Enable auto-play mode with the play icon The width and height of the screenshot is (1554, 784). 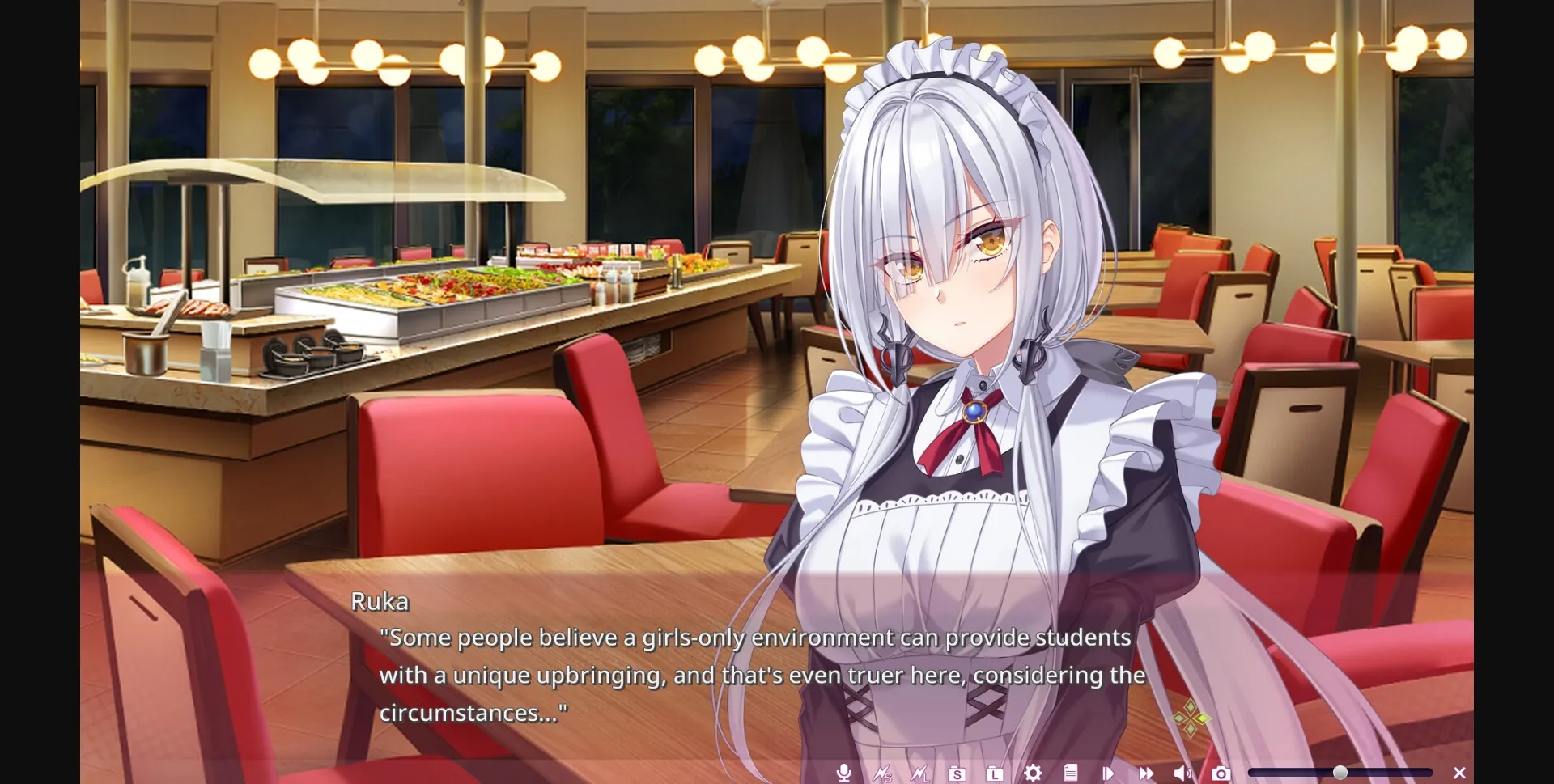[1108, 773]
